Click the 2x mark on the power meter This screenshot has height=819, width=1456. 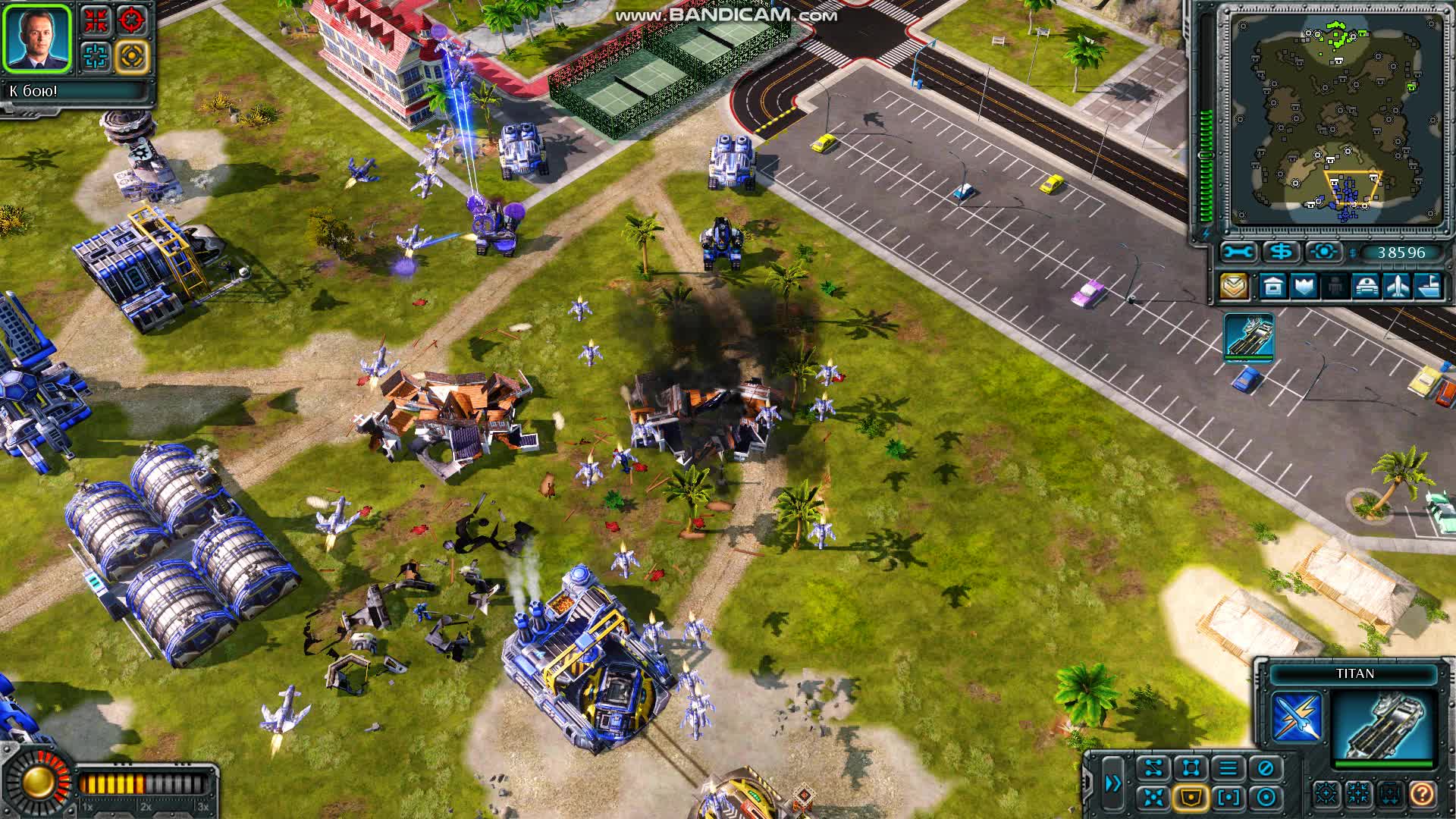144,808
